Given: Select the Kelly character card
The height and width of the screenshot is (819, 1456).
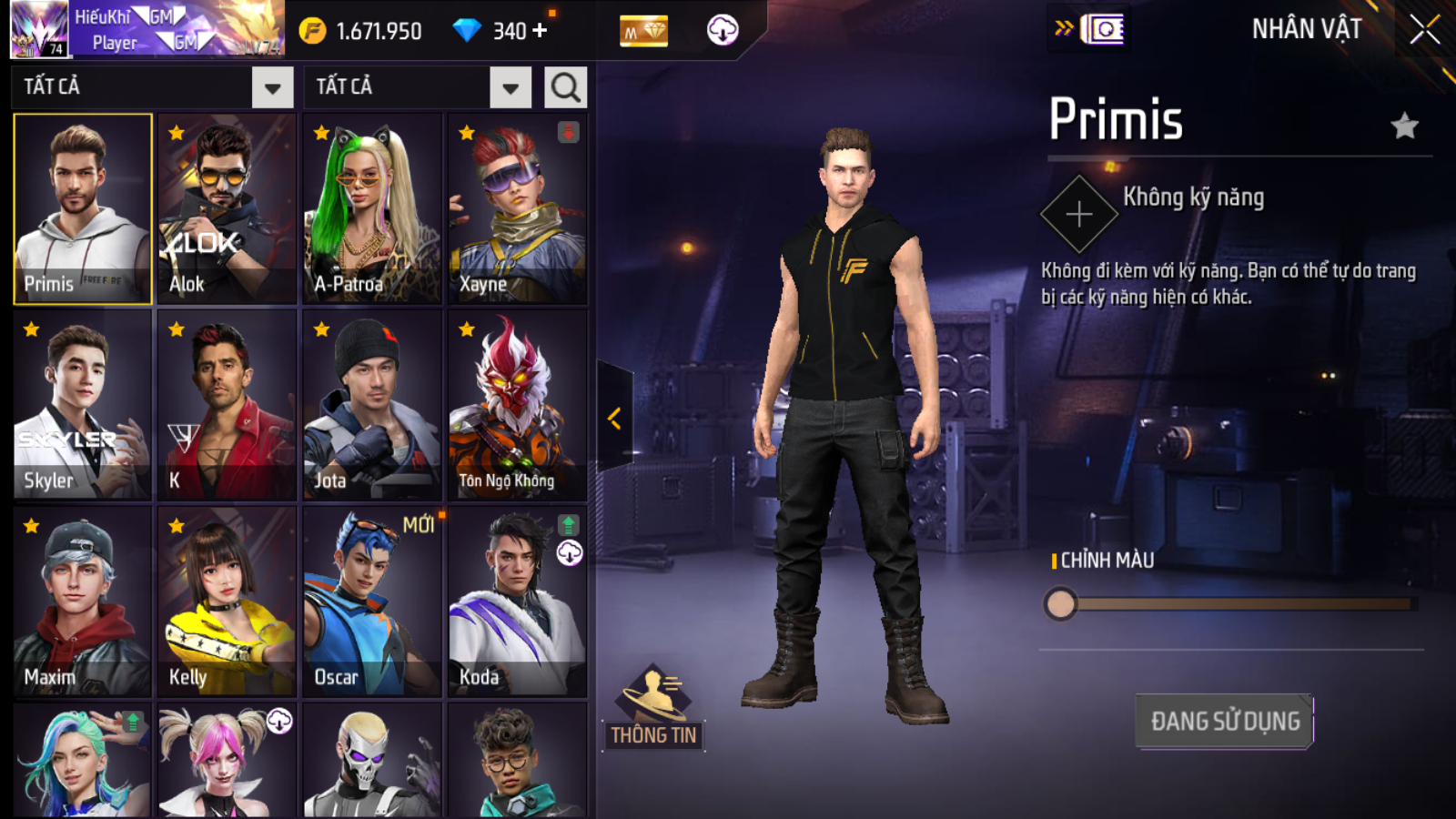Looking at the screenshot, I should pyautogui.click(x=227, y=602).
